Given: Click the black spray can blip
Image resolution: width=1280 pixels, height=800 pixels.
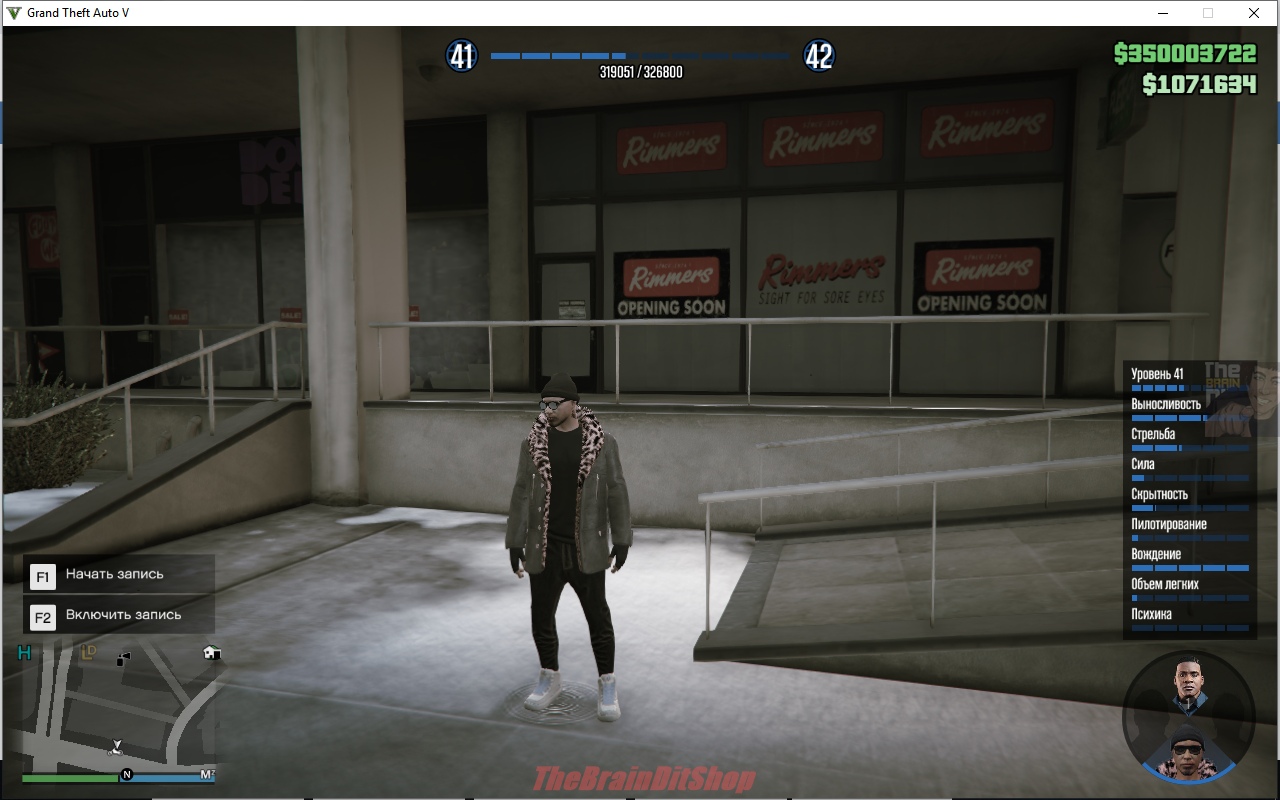Looking at the screenshot, I should click(124, 658).
